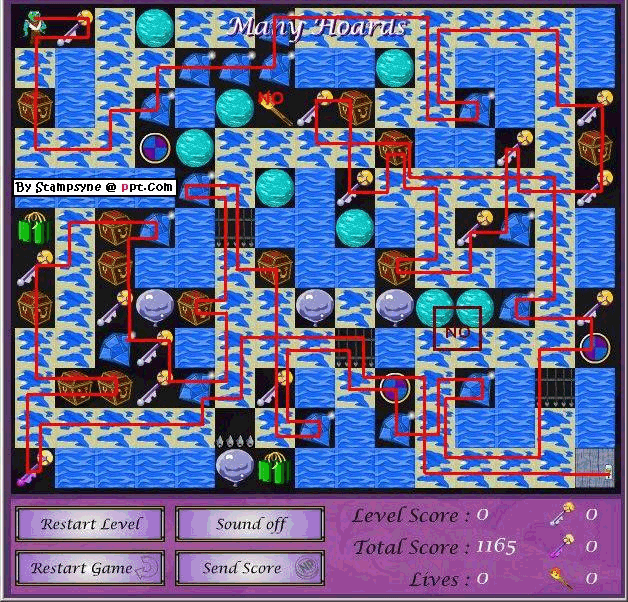Screen dimensions: 628x602
Task: Toggle the Sound off button
Action: pyautogui.click(x=250, y=524)
